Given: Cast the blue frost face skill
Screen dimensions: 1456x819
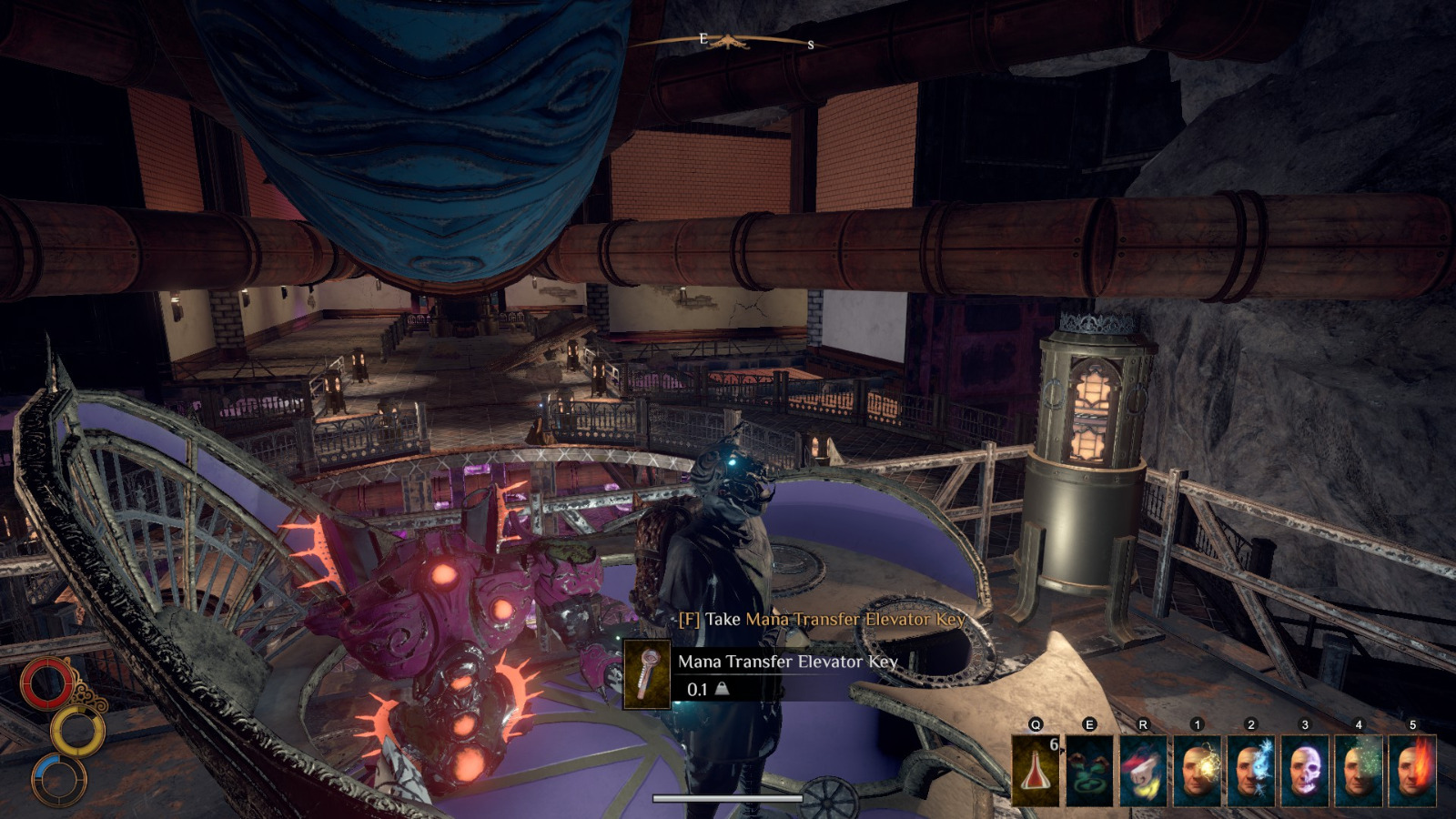Looking at the screenshot, I should click(x=1250, y=770).
